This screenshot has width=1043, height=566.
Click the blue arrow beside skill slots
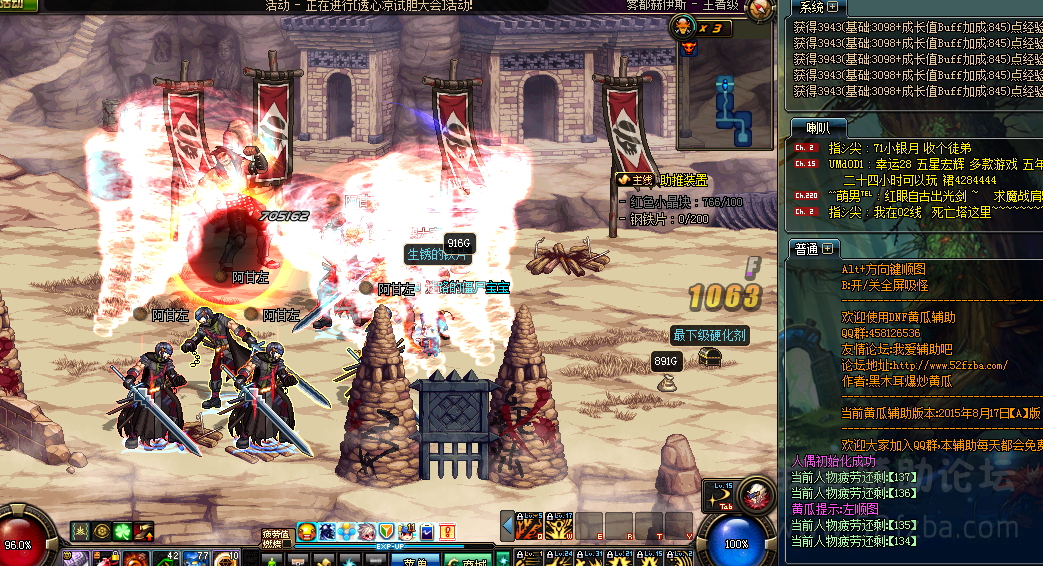point(508,525)
